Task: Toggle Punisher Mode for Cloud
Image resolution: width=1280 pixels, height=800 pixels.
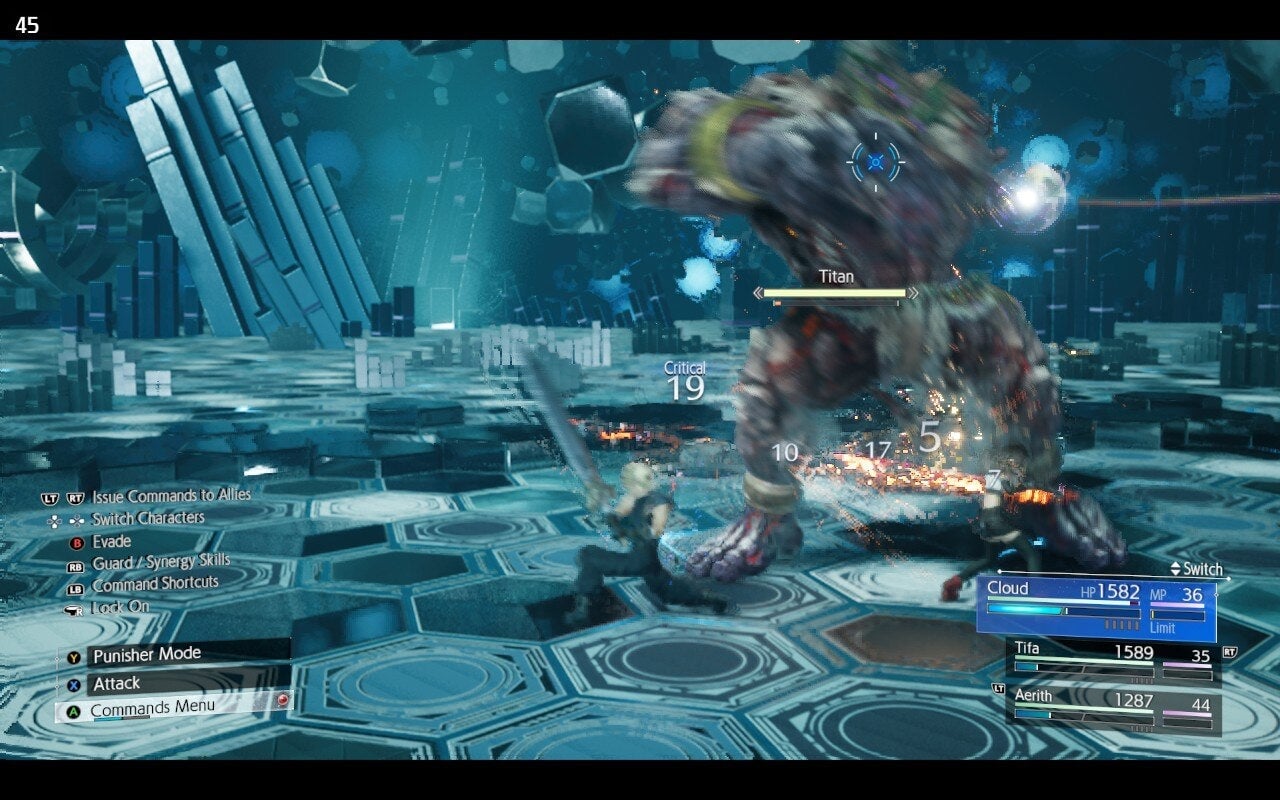Action: 150,656
